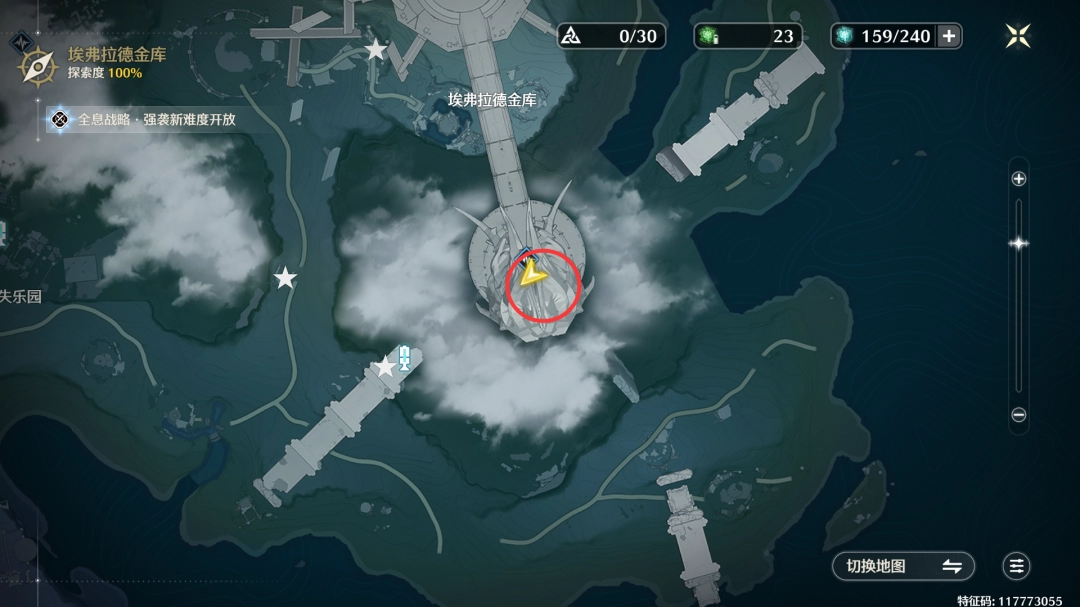Click the triangle currency counter showing 0/30
The width and height of the screenshot is (1080, 607).
coord(612,36)
